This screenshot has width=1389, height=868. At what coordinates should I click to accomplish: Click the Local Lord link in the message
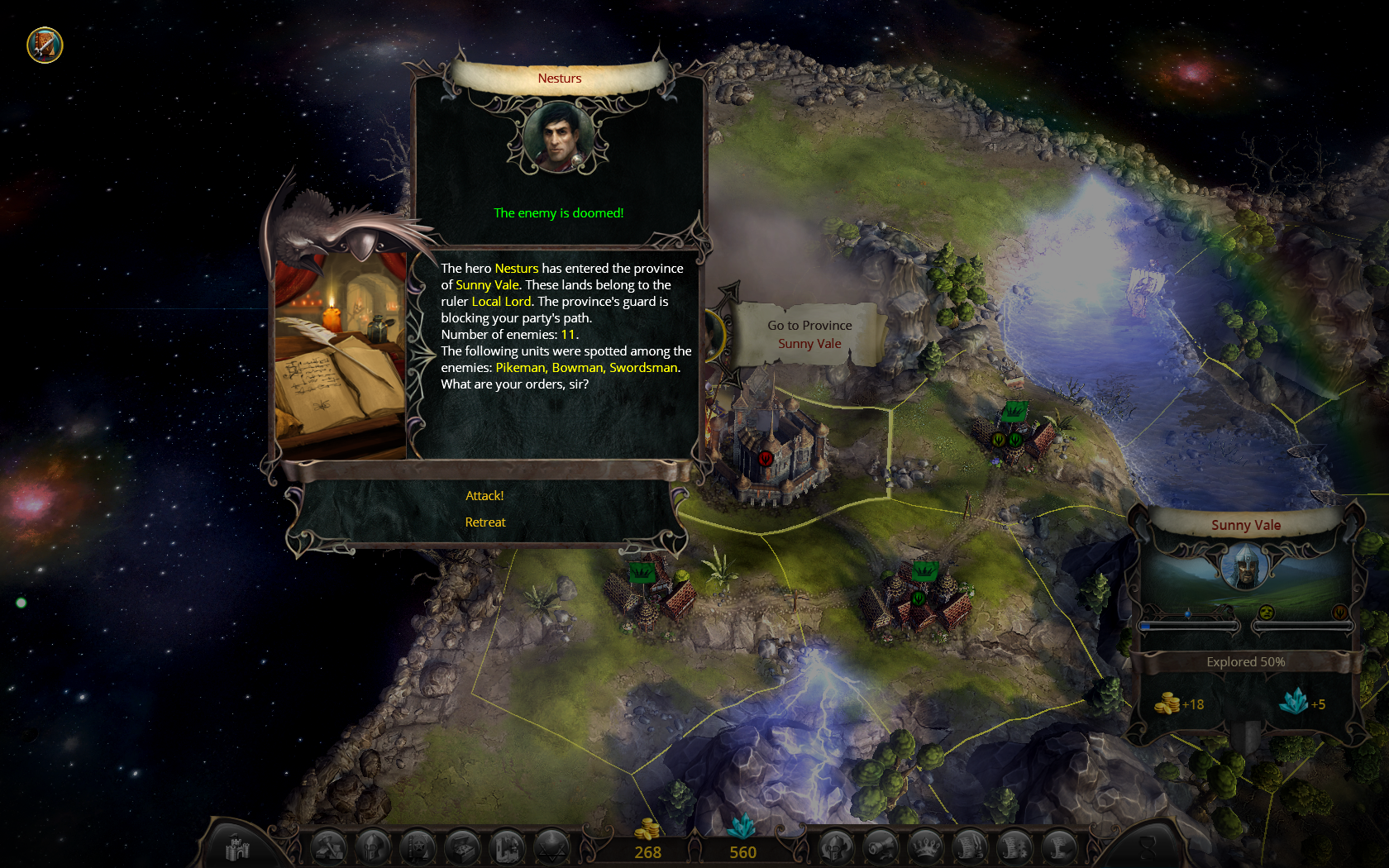point(501,302)
